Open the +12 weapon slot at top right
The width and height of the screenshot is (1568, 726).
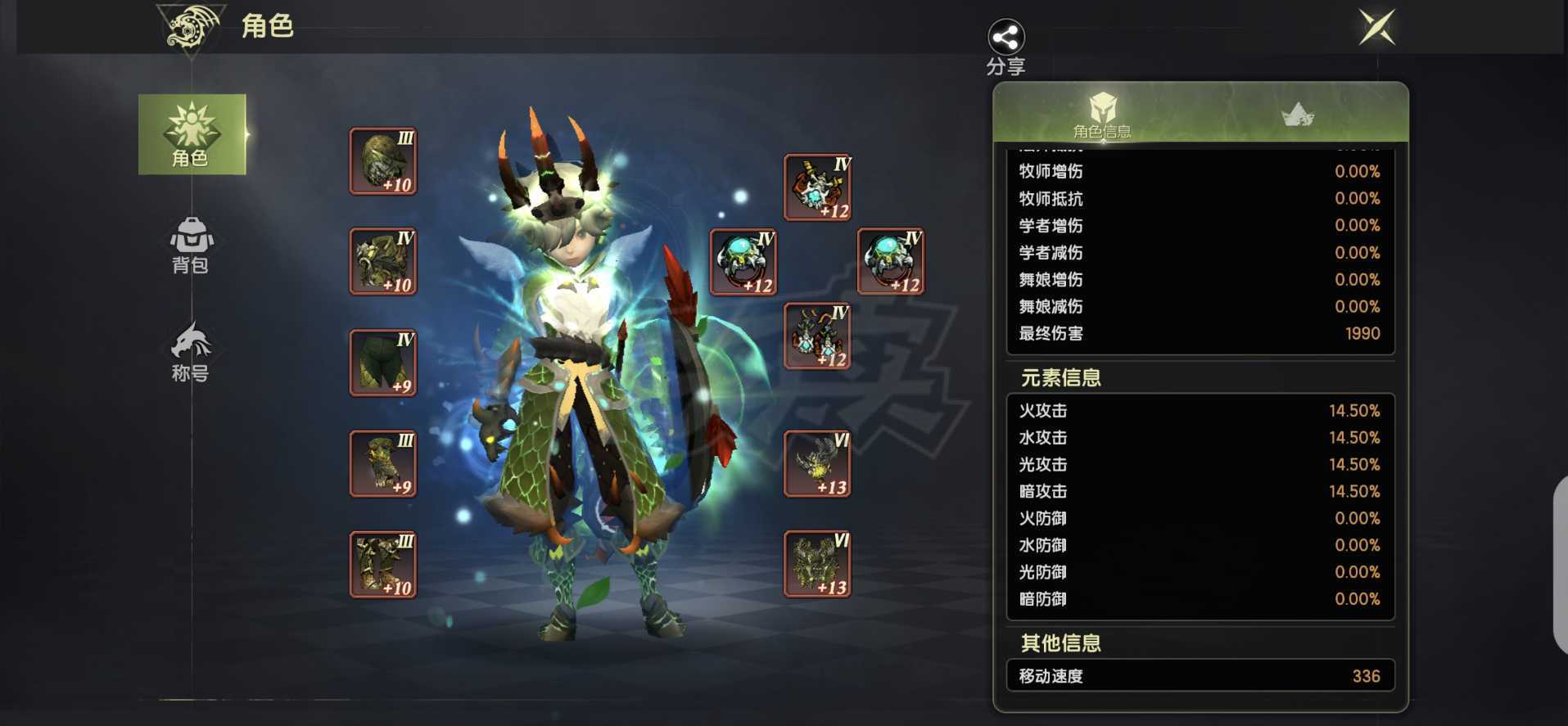[816, 187]
